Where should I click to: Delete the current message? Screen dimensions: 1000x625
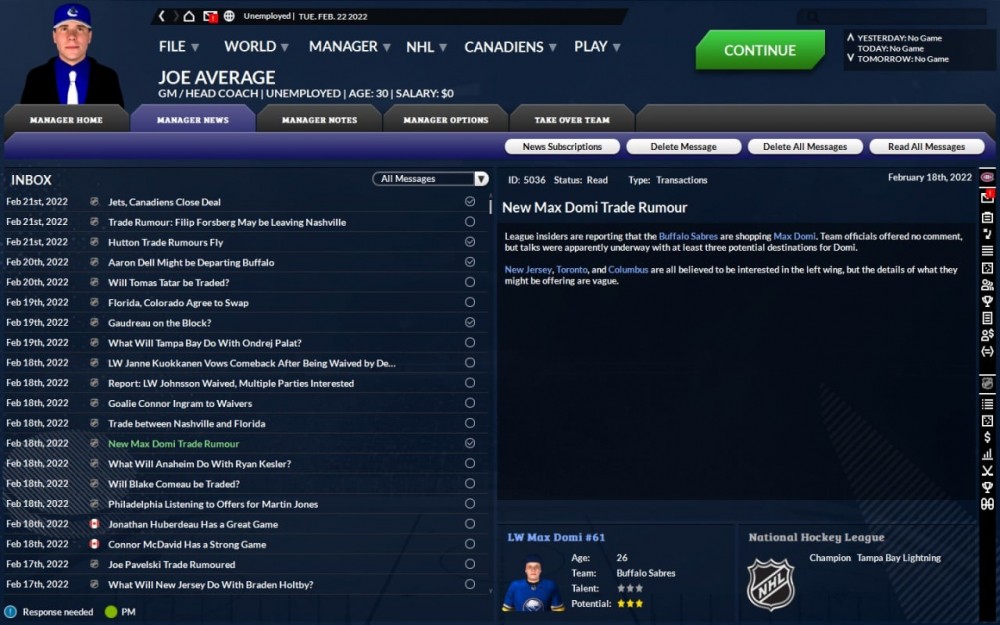[x=684, y=147]
